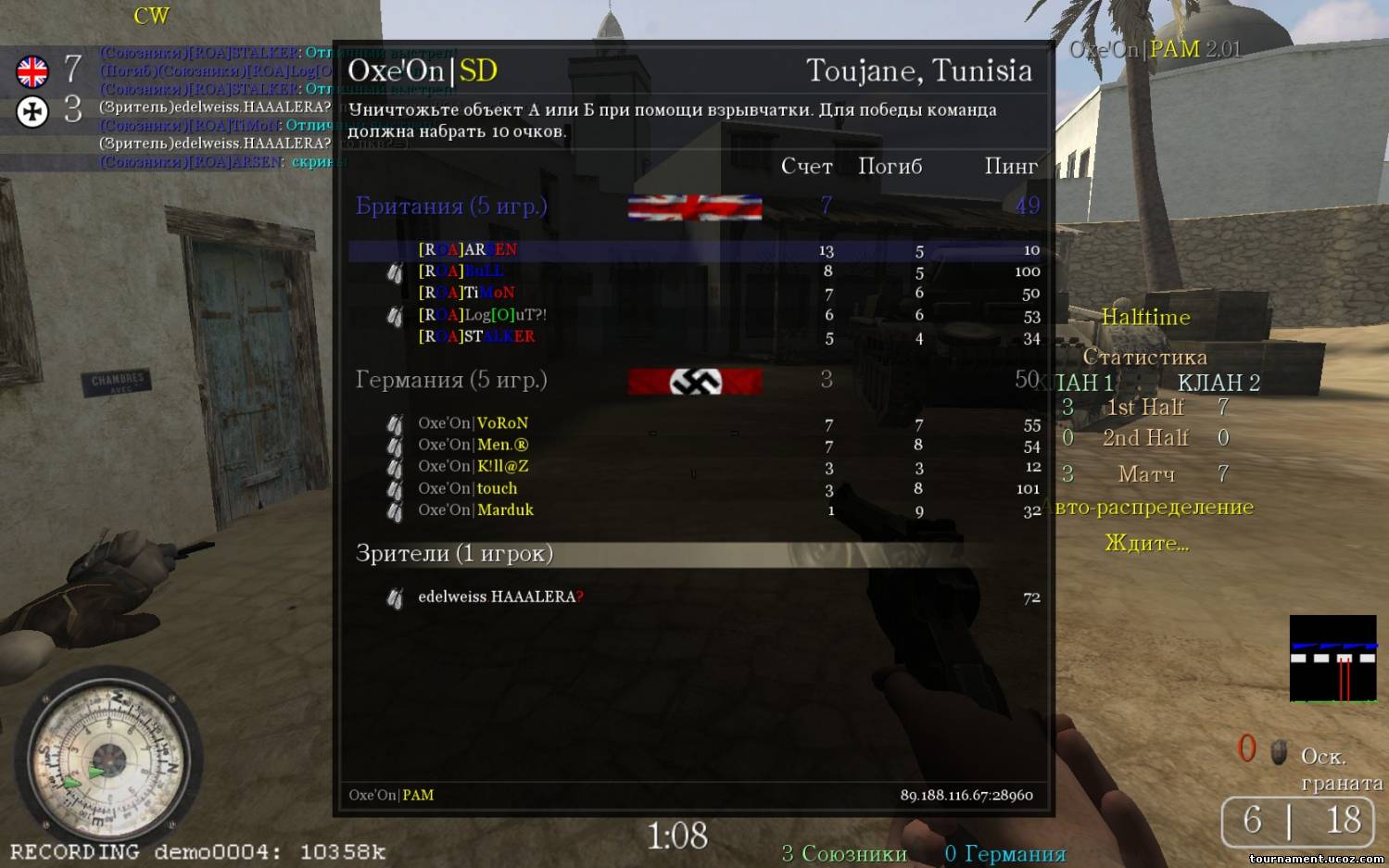Select the Oxe'On|touch player entry

click(x=467, y=488)
